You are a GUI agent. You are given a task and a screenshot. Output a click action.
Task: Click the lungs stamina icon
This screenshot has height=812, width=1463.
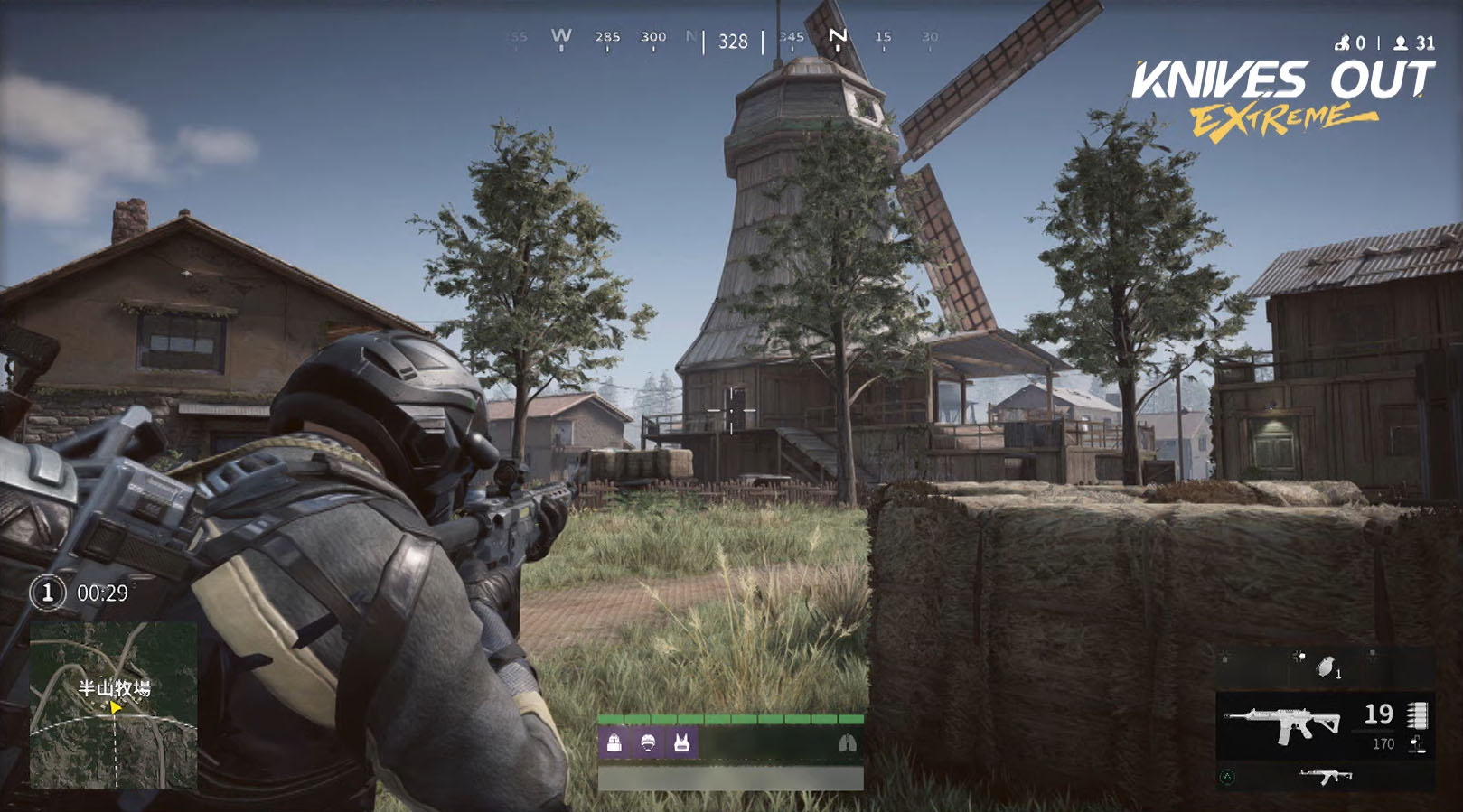847,743
